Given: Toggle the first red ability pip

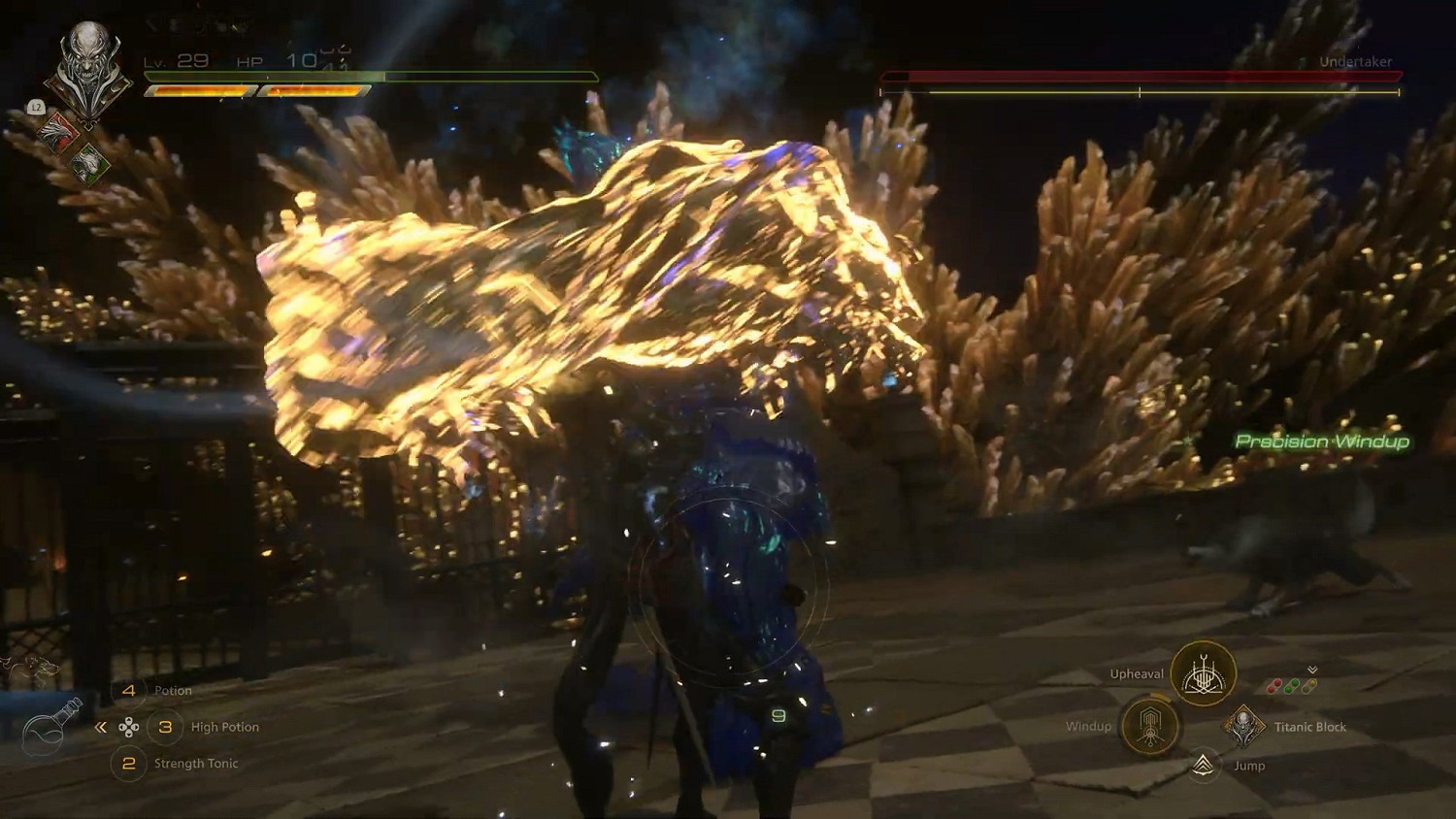Looking at the screenshot, I should 1274,686.
